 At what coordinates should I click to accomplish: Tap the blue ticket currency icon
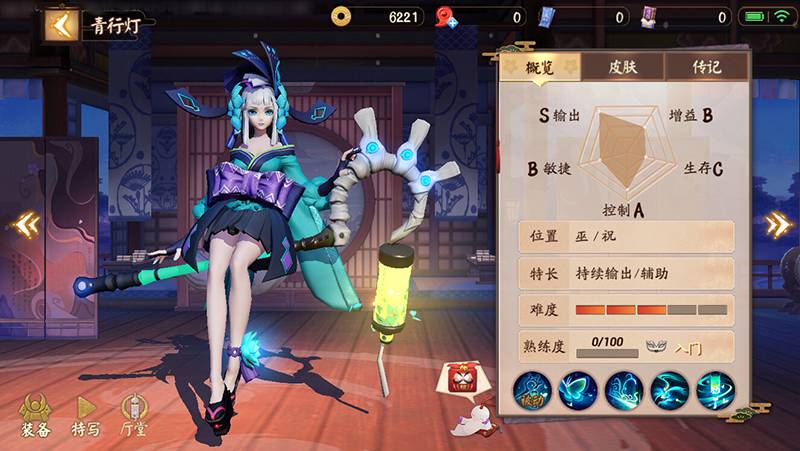click(548, 16)
